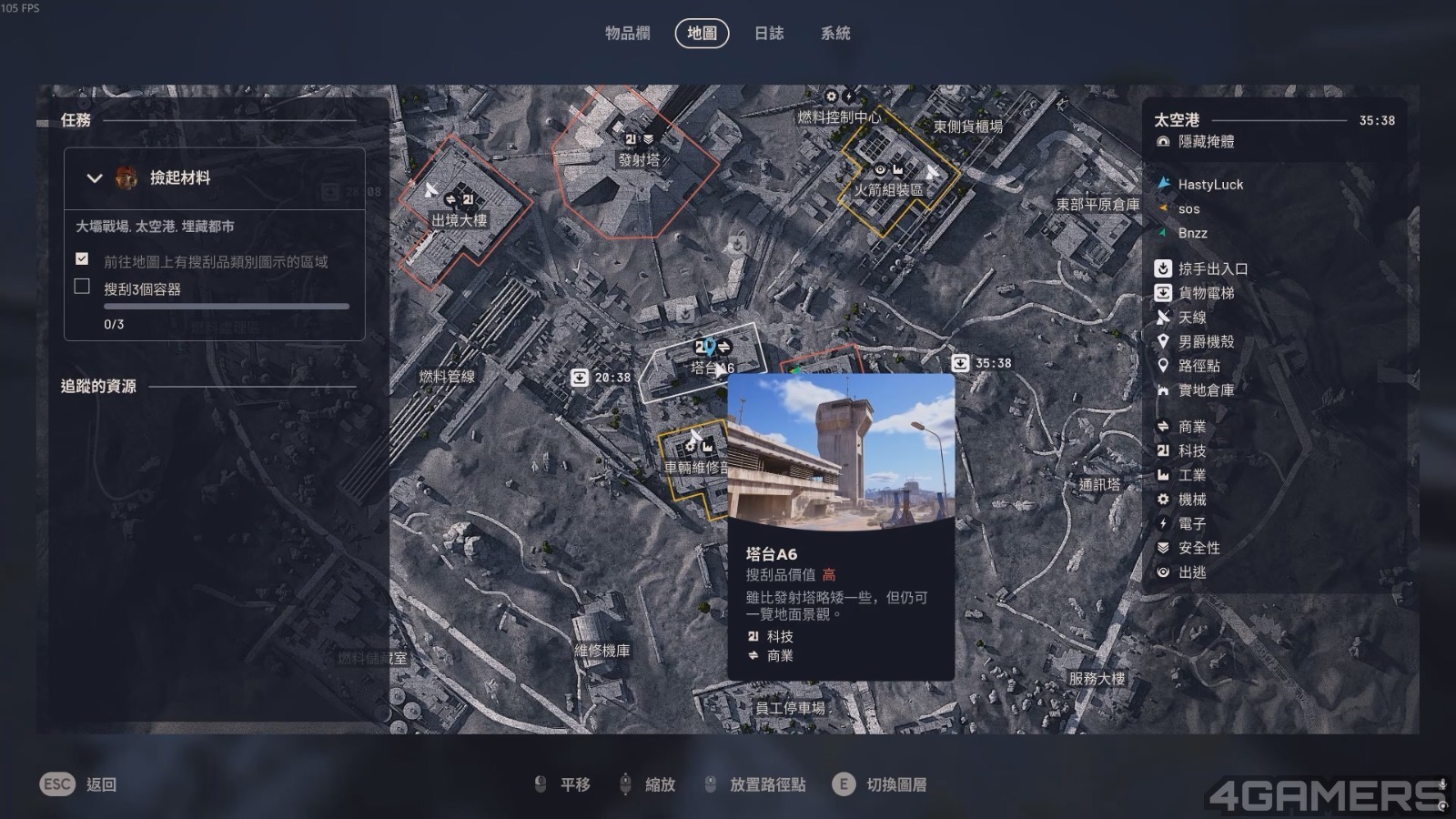Switch to the 物品欄 tab
The height and width of the screenshot is (819, 1456).
pyautogui.click(x=627, y=34)
